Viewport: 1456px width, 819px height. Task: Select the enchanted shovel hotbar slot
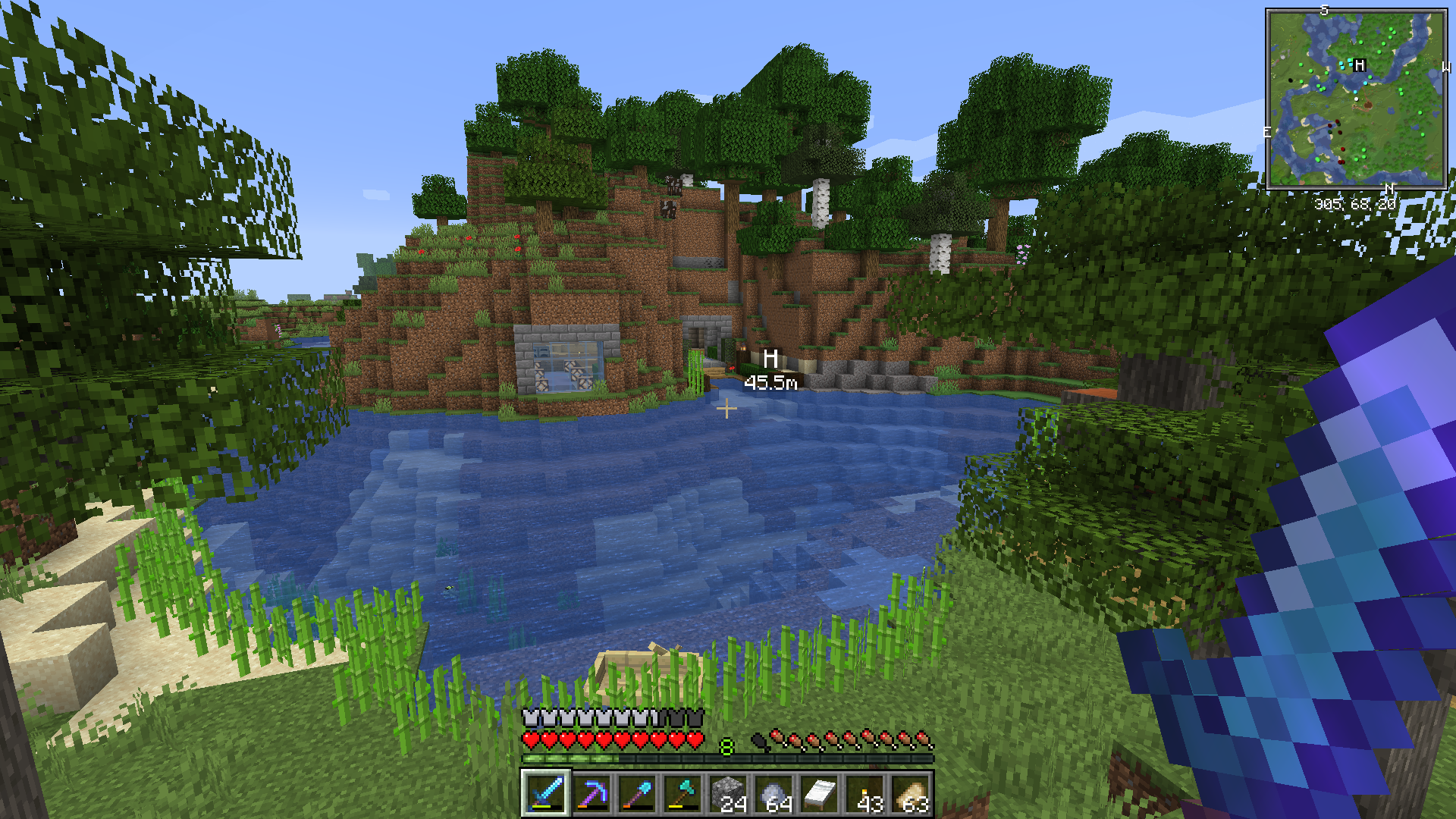(x=637, y=794)
